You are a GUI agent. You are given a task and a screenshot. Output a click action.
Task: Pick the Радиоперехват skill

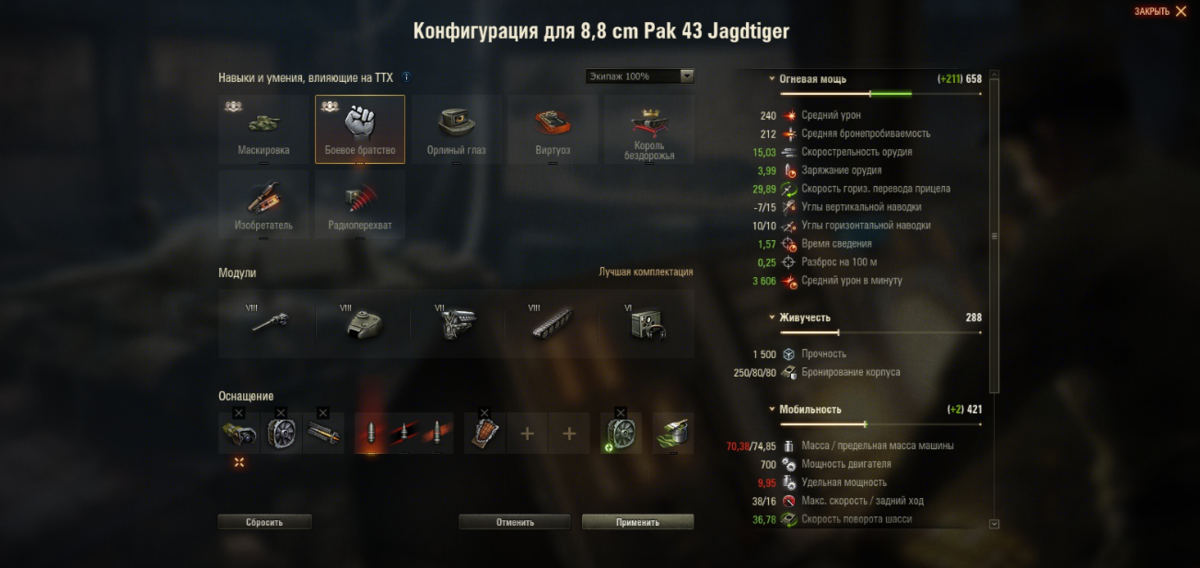click(360, 203)
